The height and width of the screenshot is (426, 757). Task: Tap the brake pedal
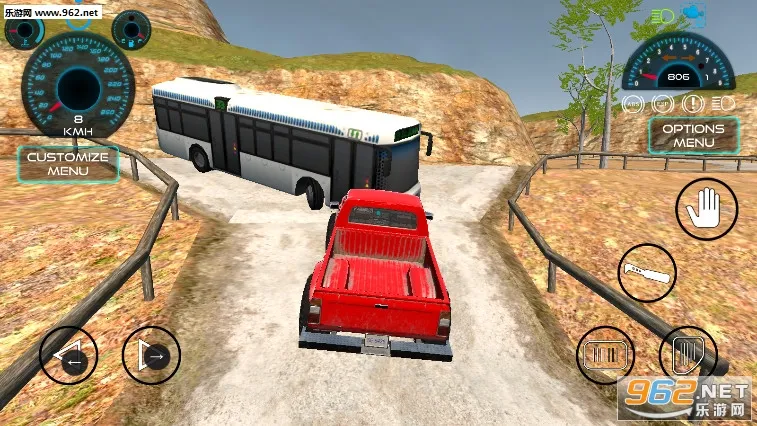click(607, 356)
